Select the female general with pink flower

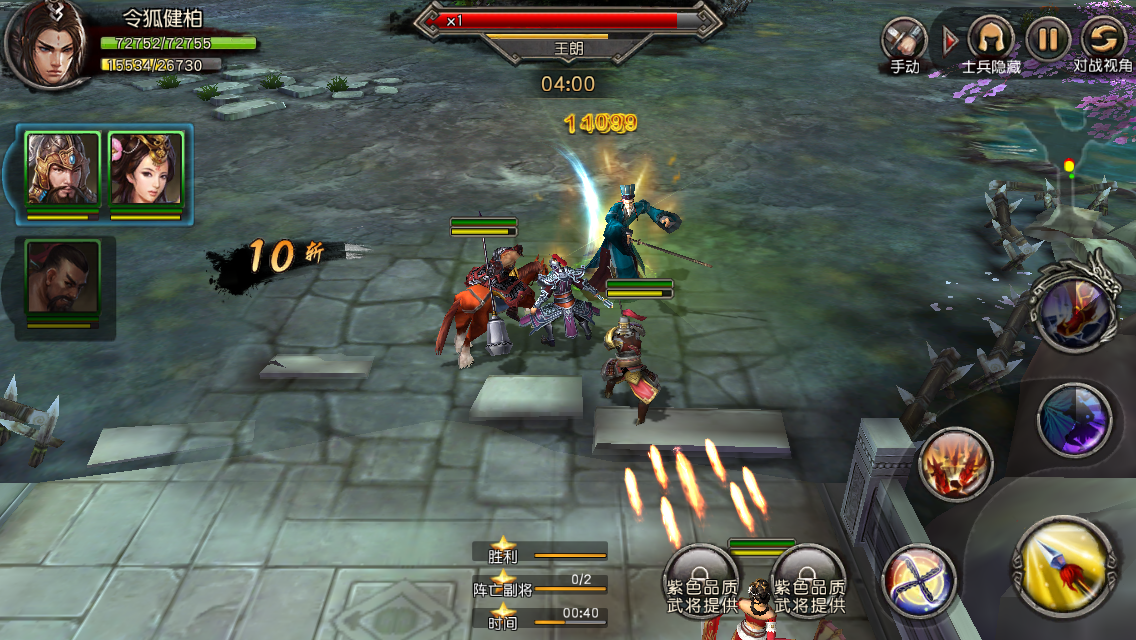pos(145,169)
